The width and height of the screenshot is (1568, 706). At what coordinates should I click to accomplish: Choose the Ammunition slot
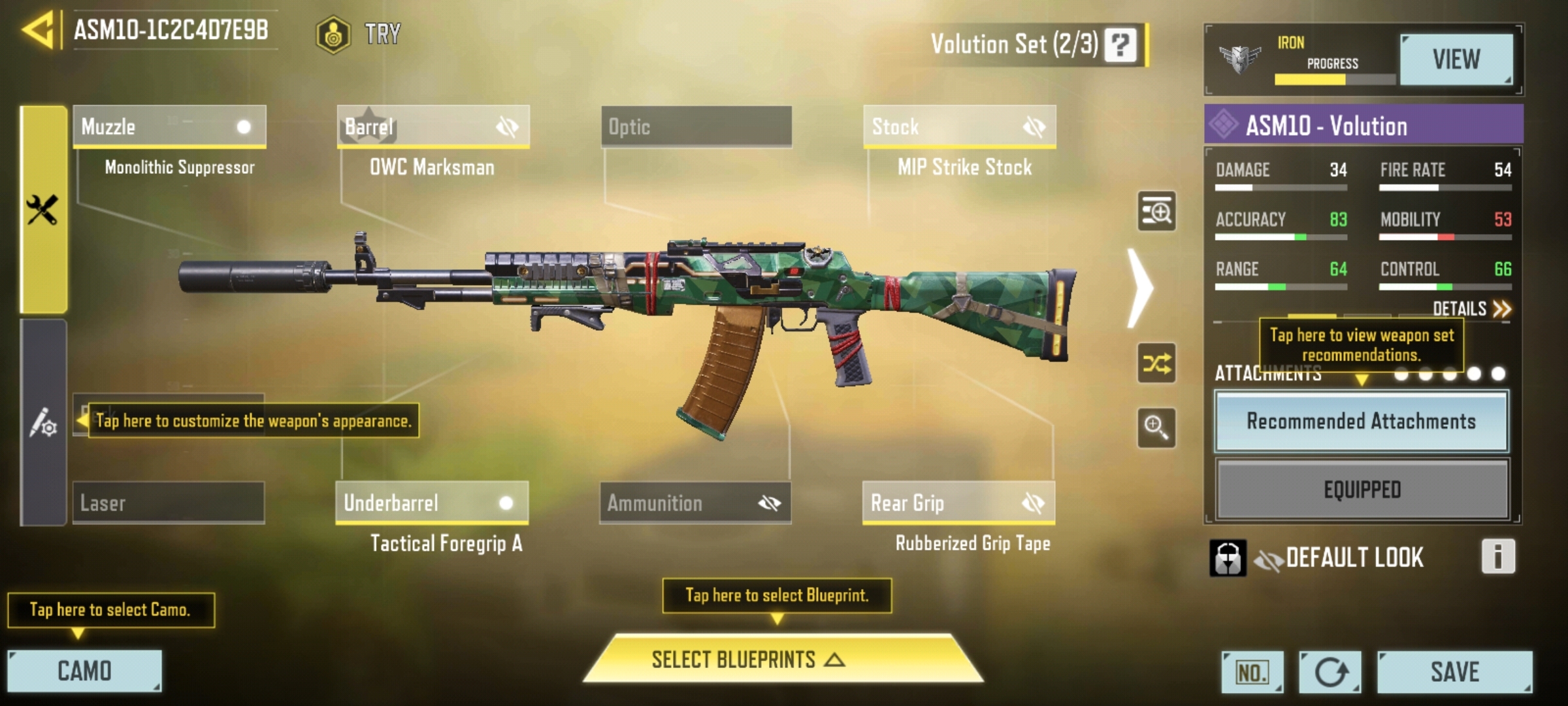695,503
